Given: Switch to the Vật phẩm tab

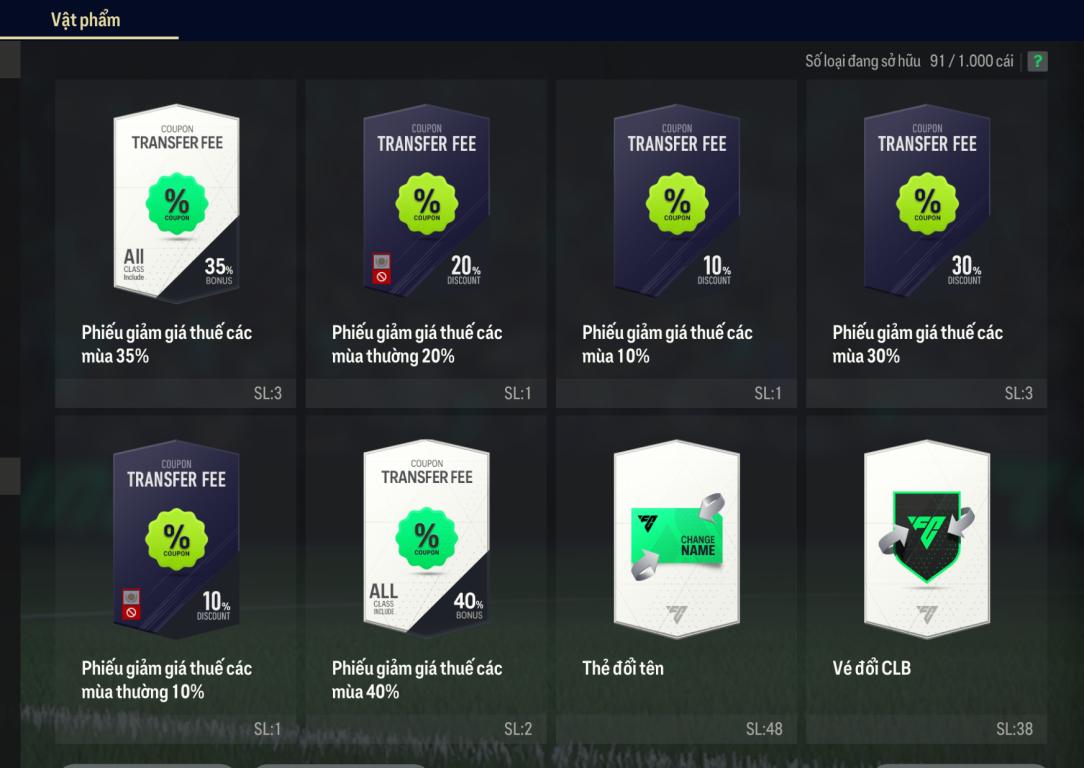Looking at the screenshot, I should [x=86, y=19].
